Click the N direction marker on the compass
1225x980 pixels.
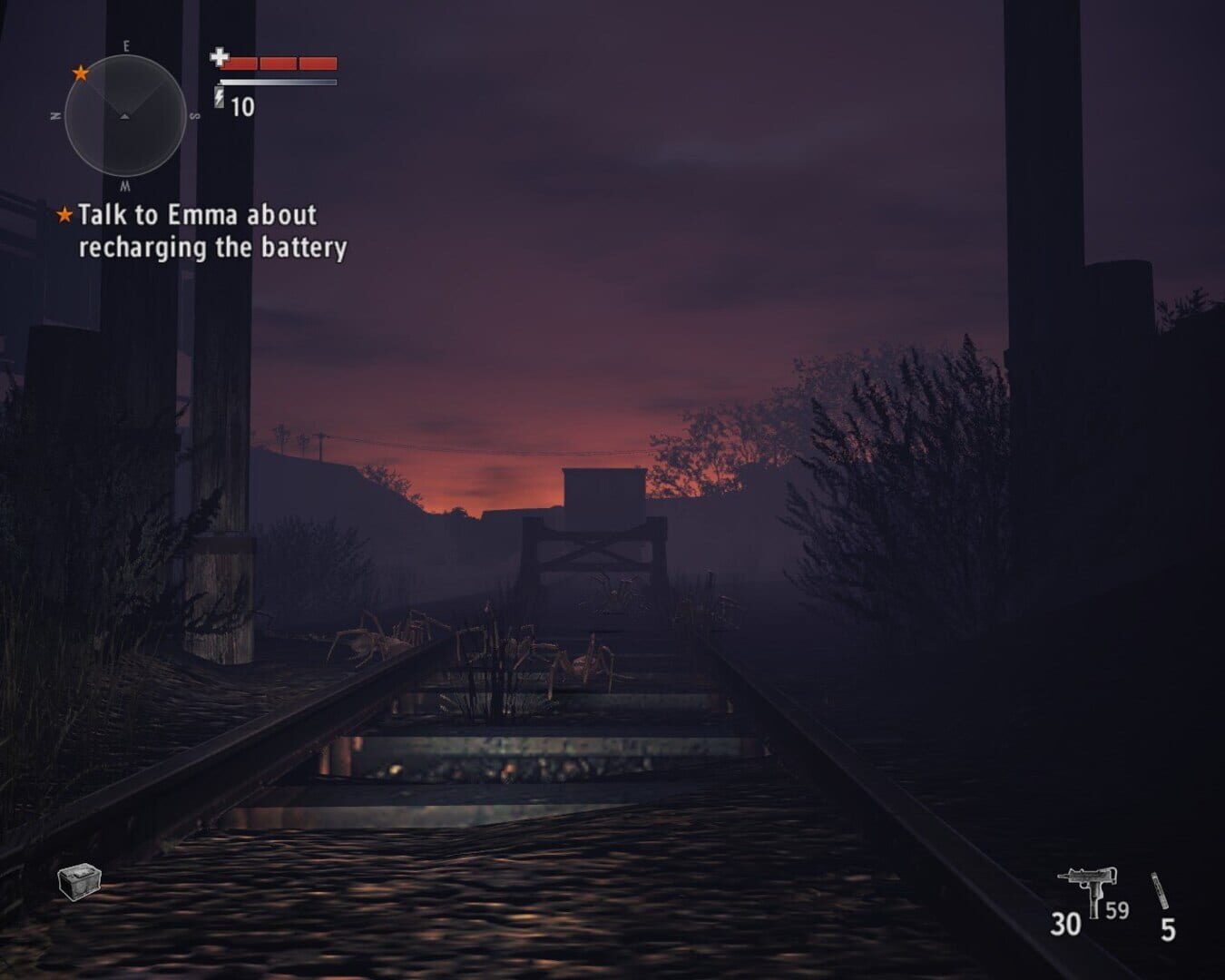(x=55, y=115)
